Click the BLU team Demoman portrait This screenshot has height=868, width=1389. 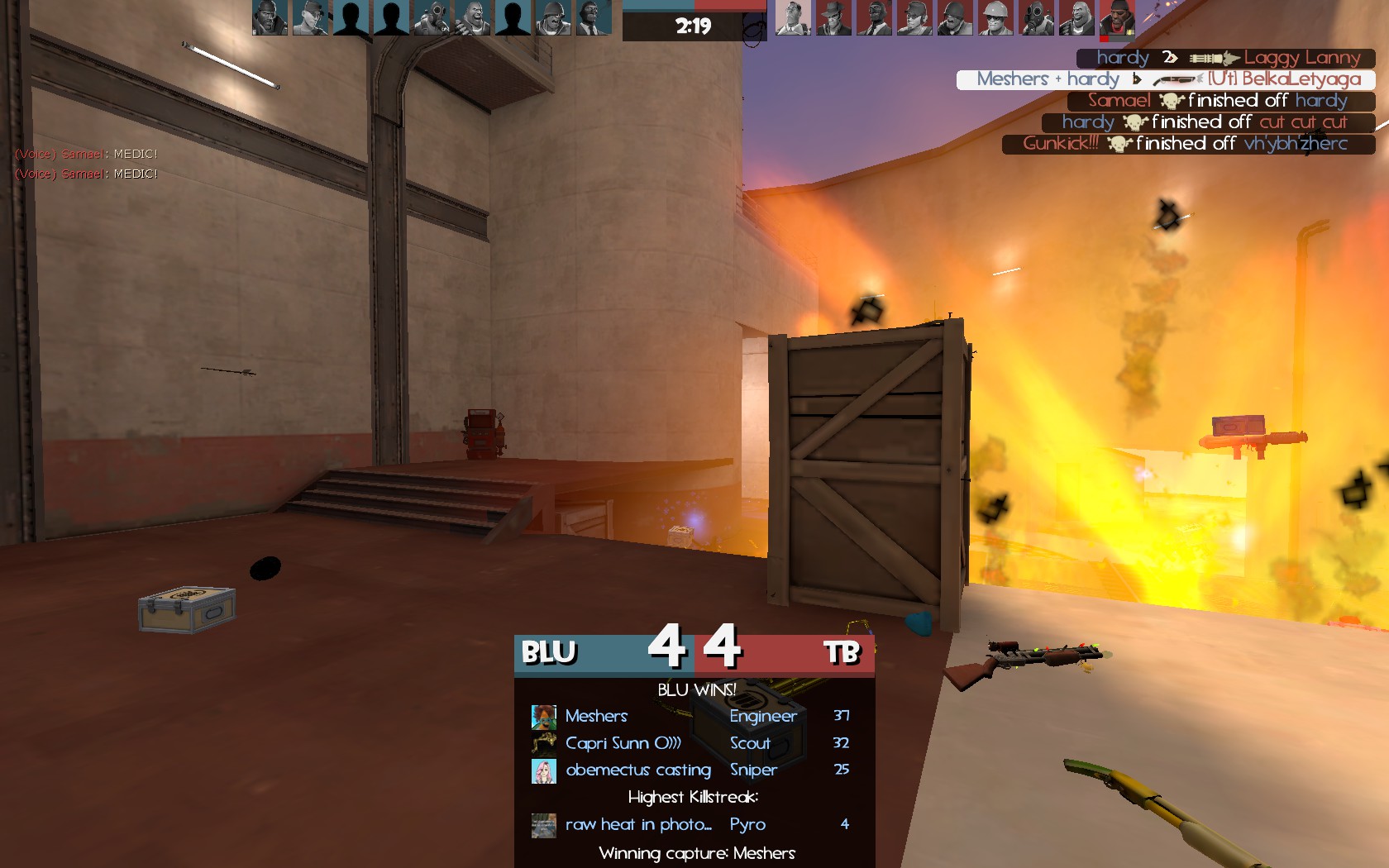coord(270,17)
